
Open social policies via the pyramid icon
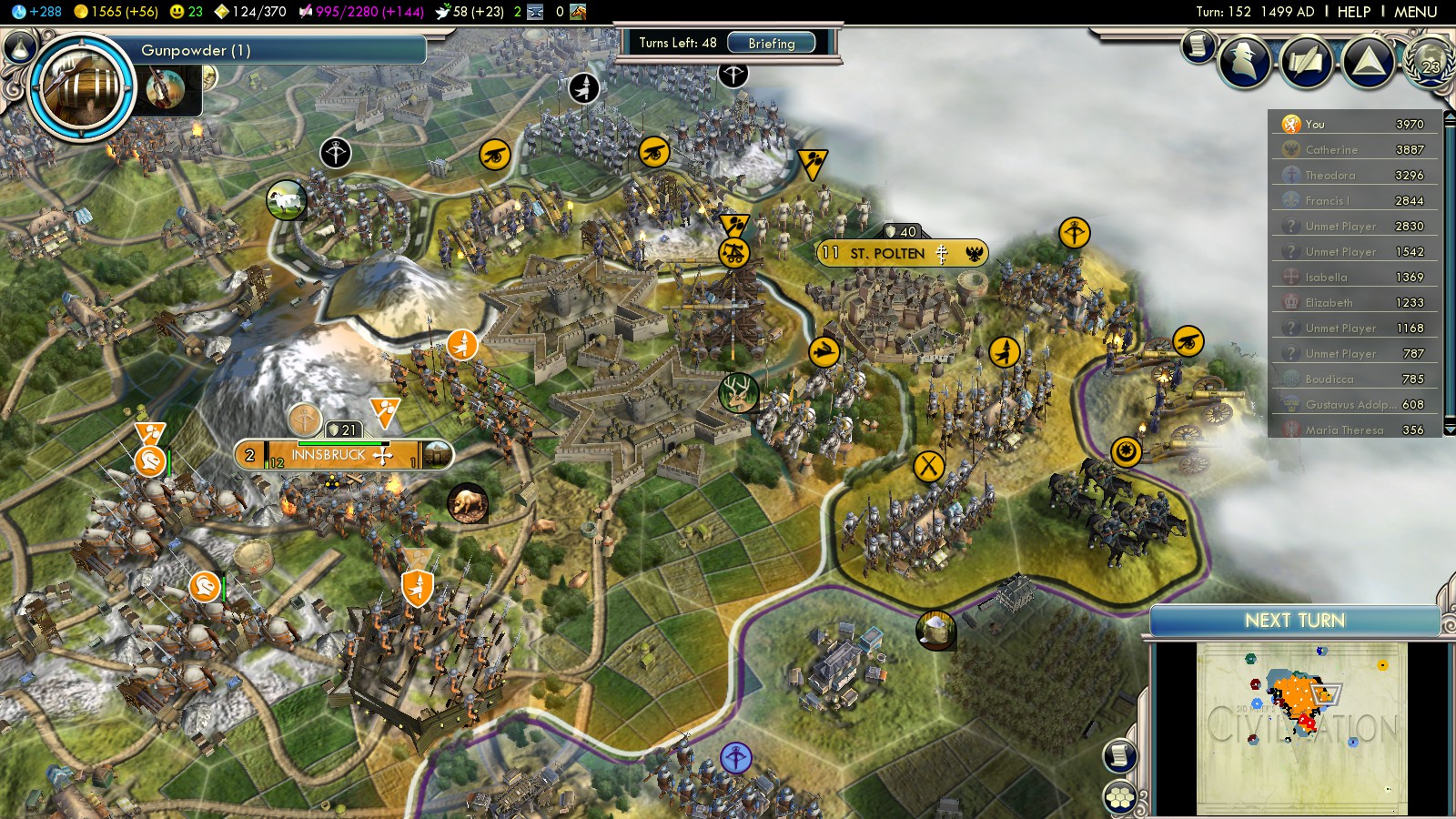[x=1368, y=62]
